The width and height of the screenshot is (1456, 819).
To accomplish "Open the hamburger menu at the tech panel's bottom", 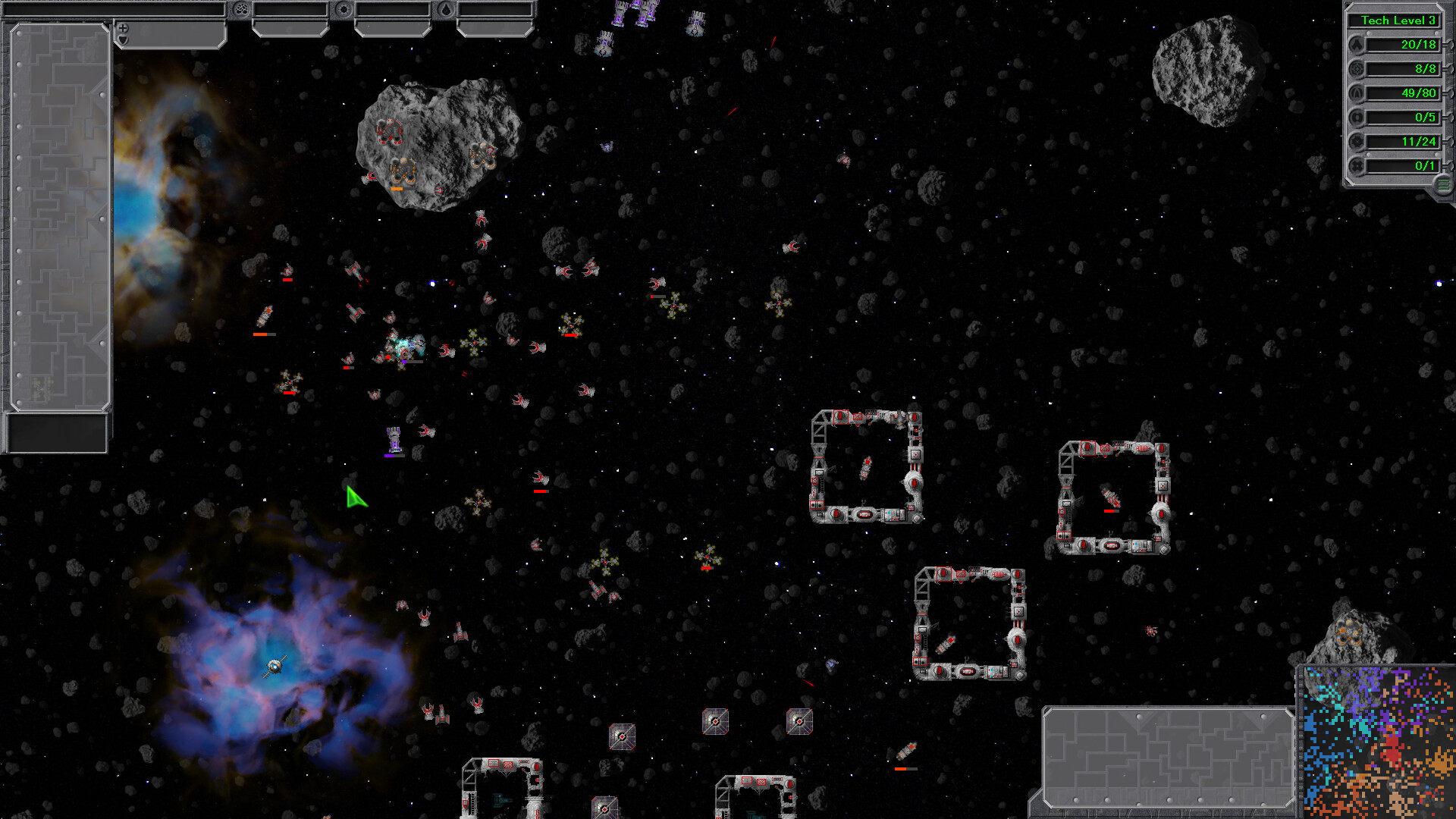I will pyautogui.click(x=1442, y=184).
